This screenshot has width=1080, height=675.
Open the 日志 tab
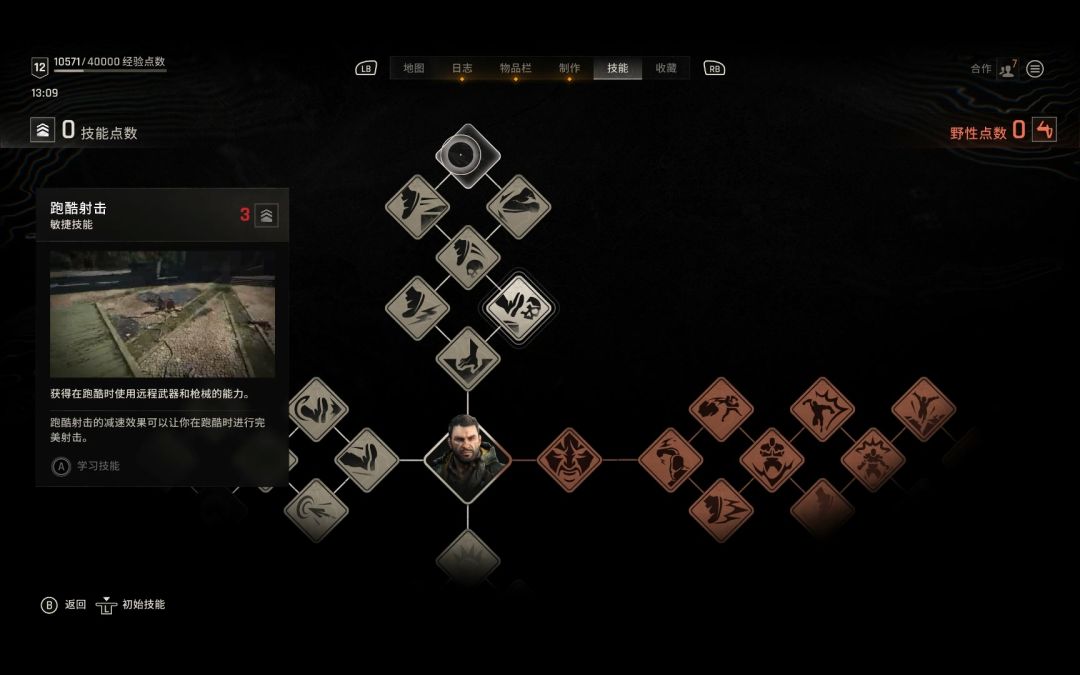click(x=462, y=68)
